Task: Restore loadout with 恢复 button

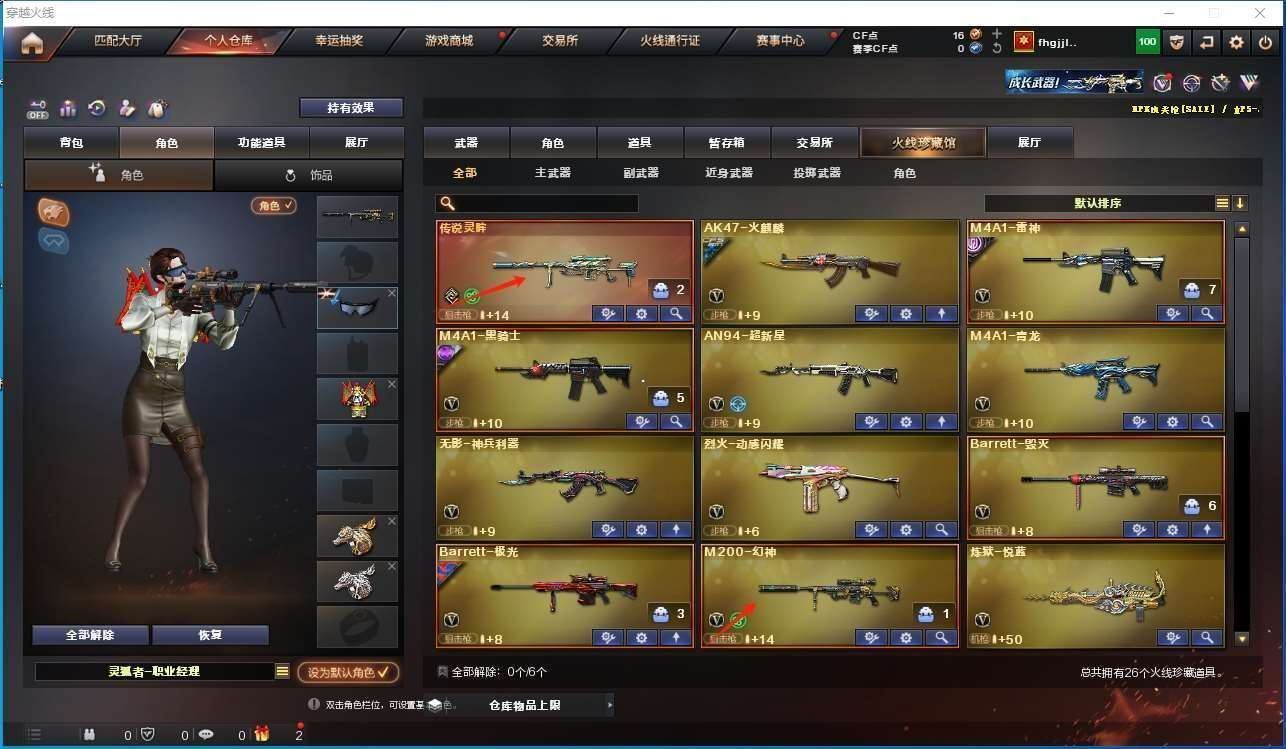Action: coord(210,635)
